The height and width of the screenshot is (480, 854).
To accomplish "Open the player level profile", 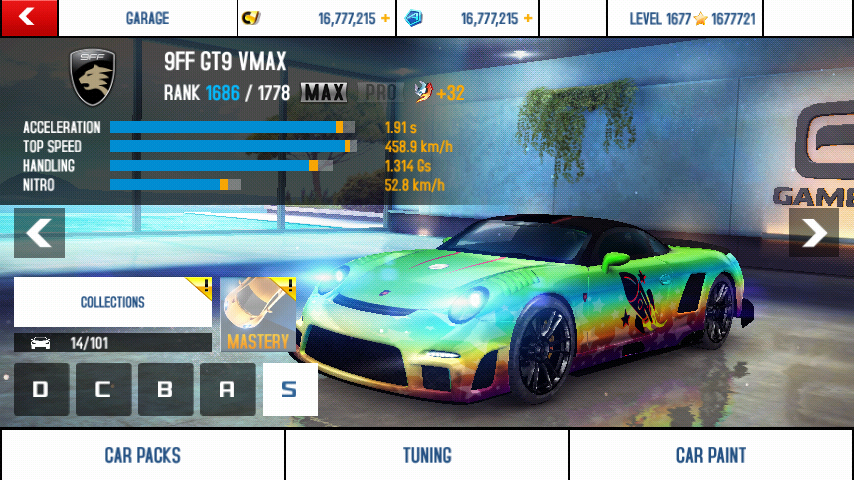I will tap(692, 18).
